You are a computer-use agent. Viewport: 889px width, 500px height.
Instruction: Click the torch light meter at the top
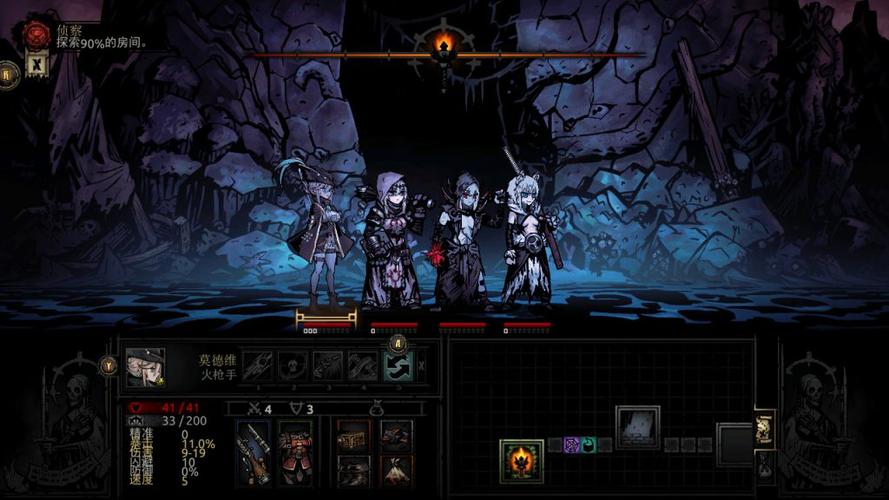pyautogui.click(x=445, y=46)
